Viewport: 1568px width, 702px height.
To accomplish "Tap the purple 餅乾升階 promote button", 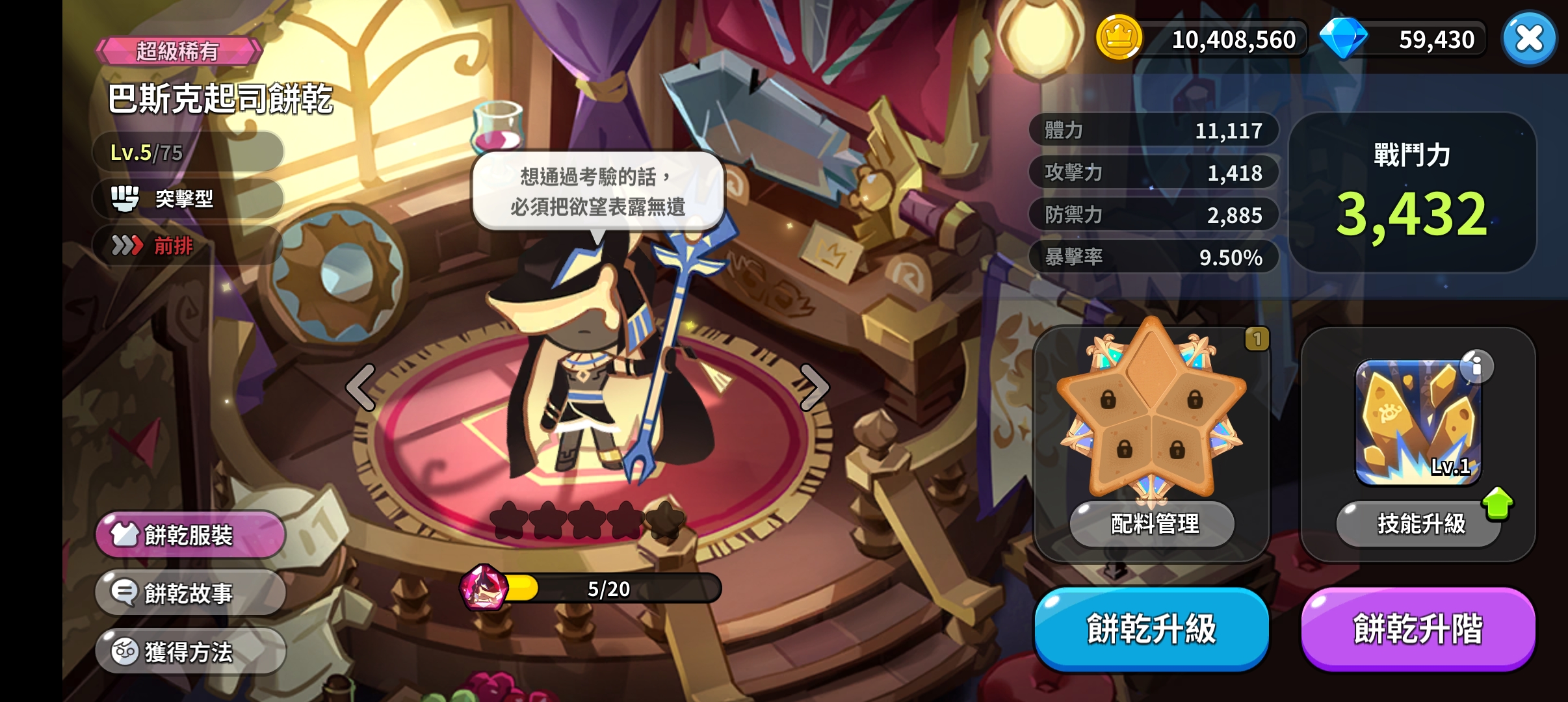I will (1418, 629).
